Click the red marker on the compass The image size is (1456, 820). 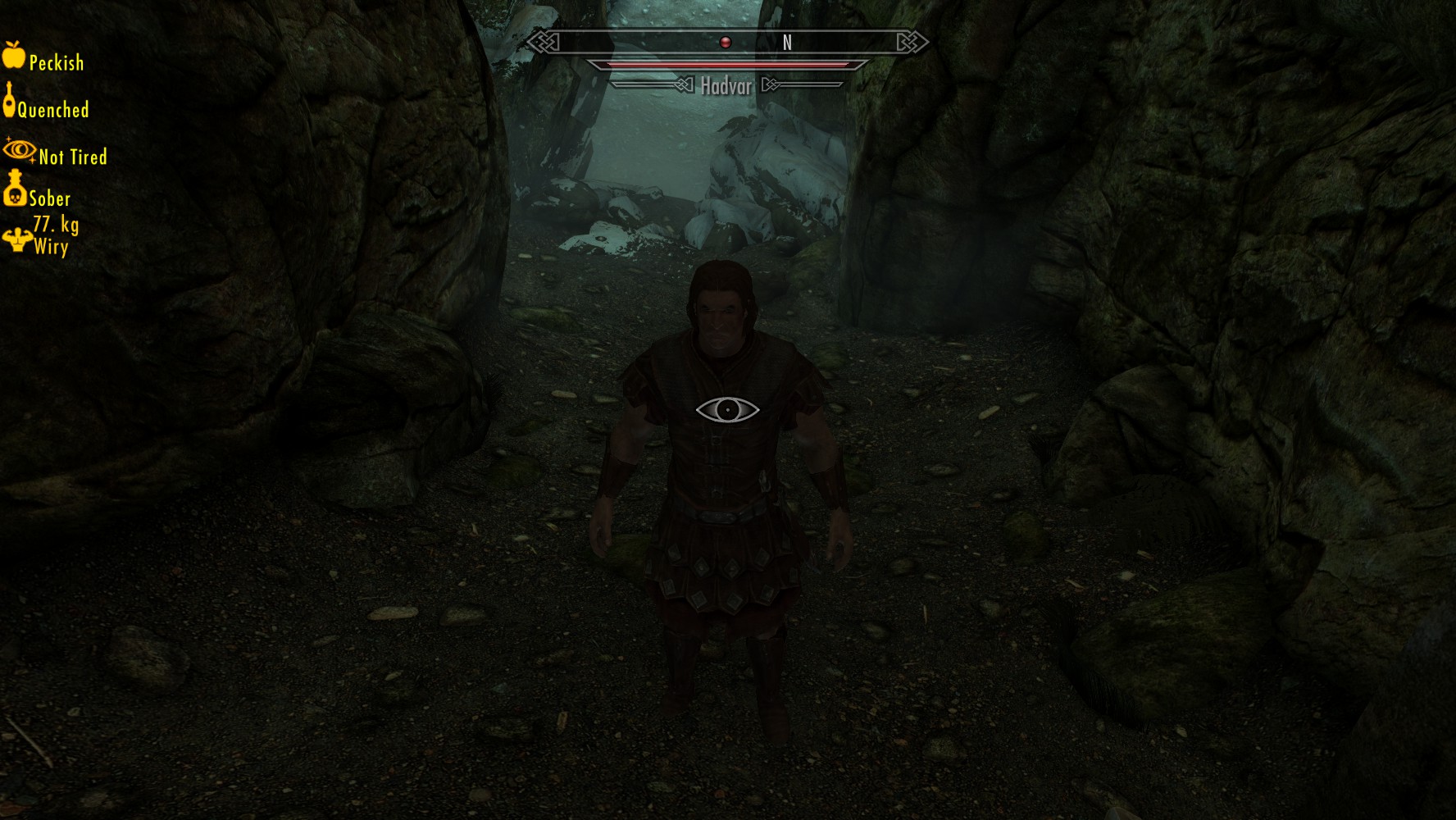coord(725,42)
